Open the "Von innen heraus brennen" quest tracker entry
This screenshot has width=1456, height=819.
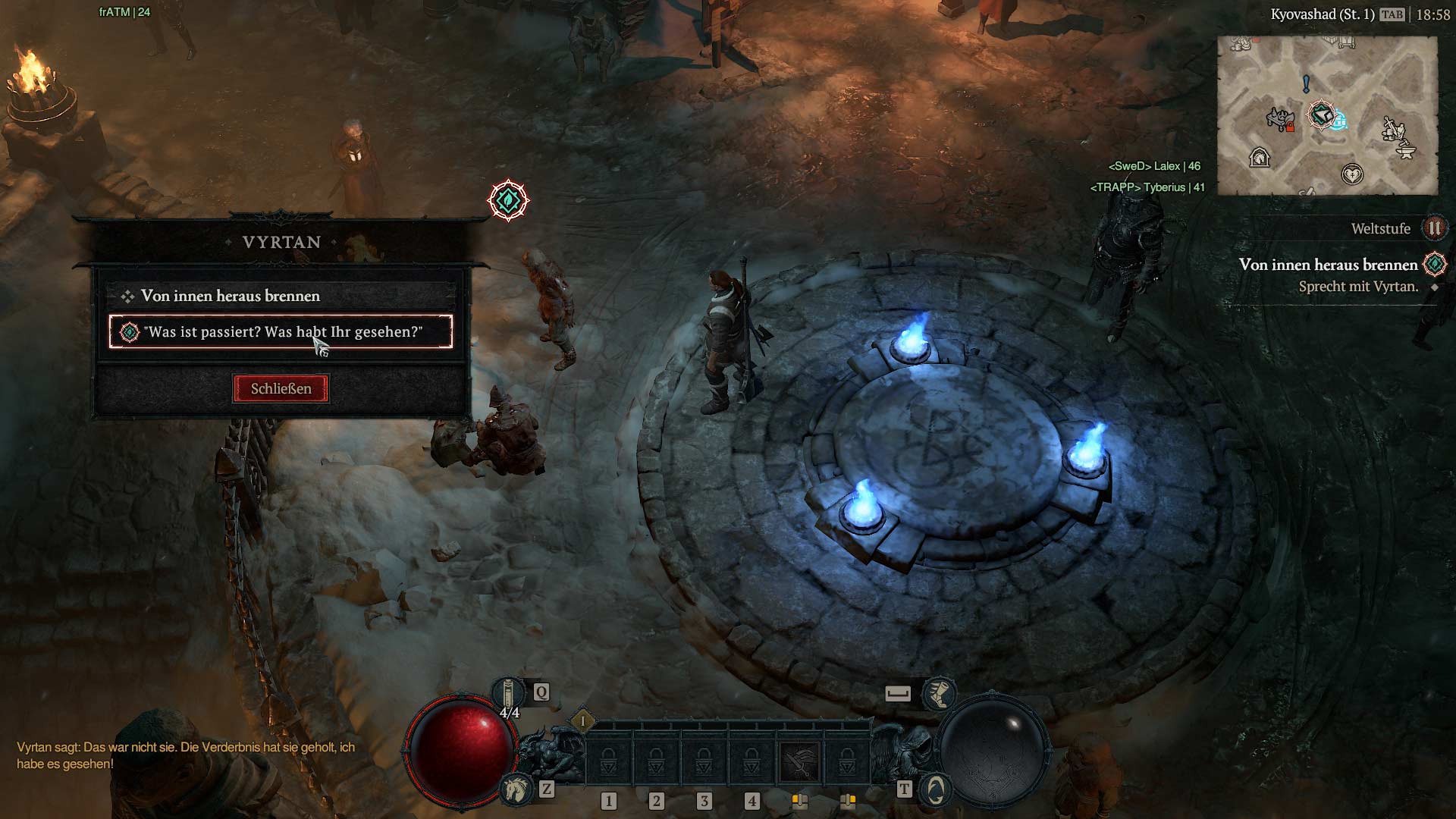coord(1328,265)
